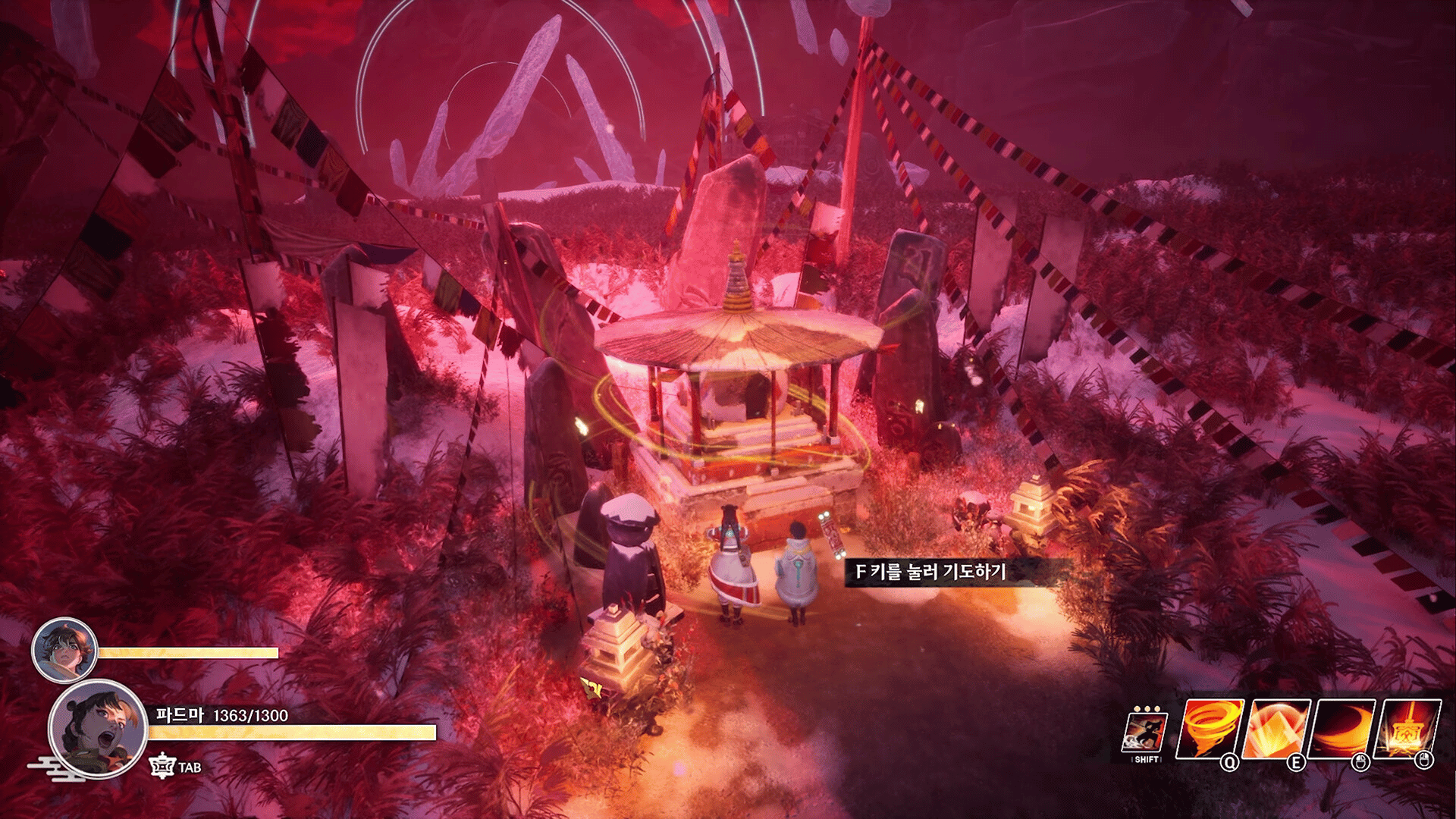Select the 파드마 character portrait
The image size is (1456, 819).
(x=98, y=730)
